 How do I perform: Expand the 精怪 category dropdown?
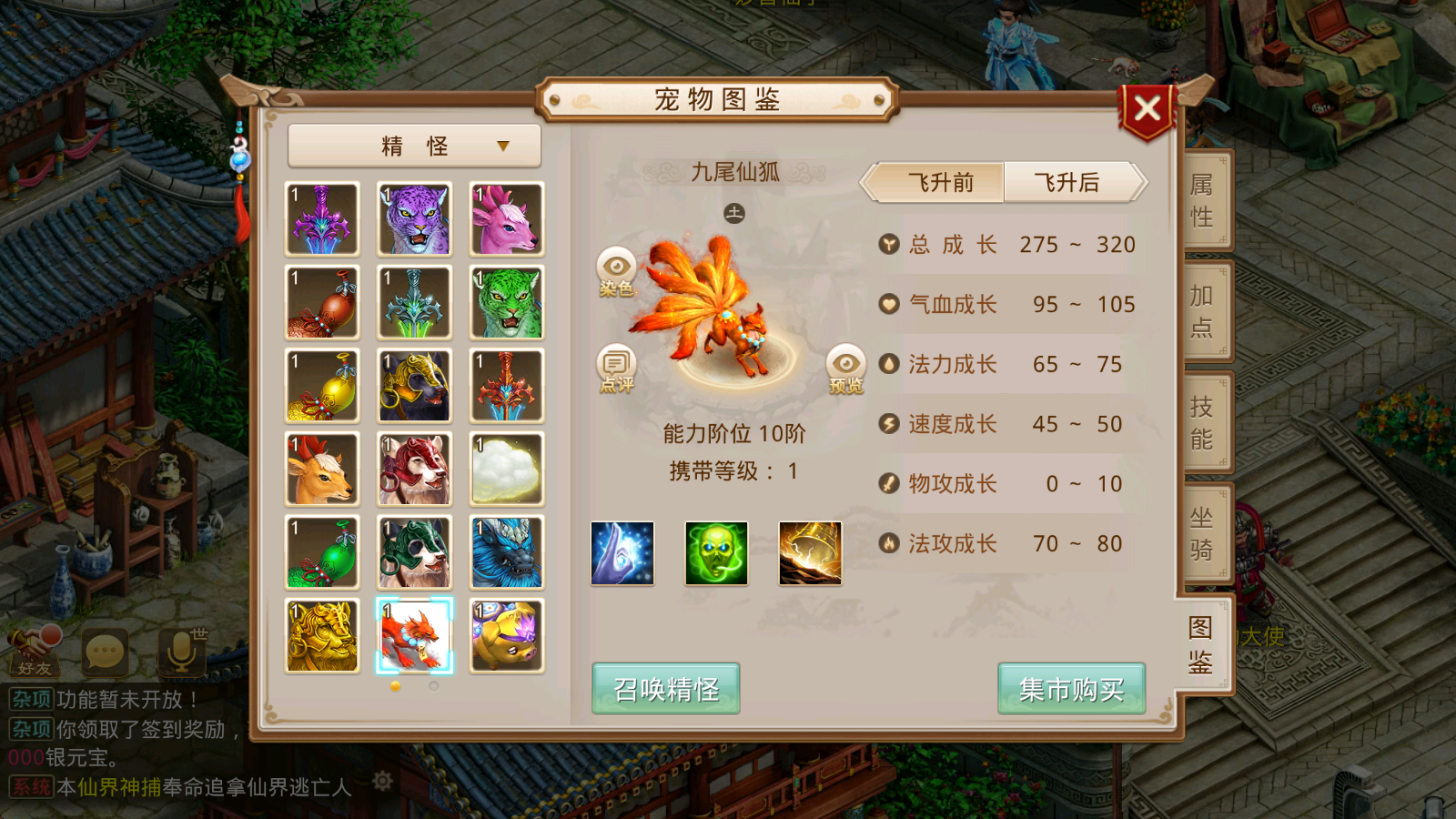[x=412, y=145]
